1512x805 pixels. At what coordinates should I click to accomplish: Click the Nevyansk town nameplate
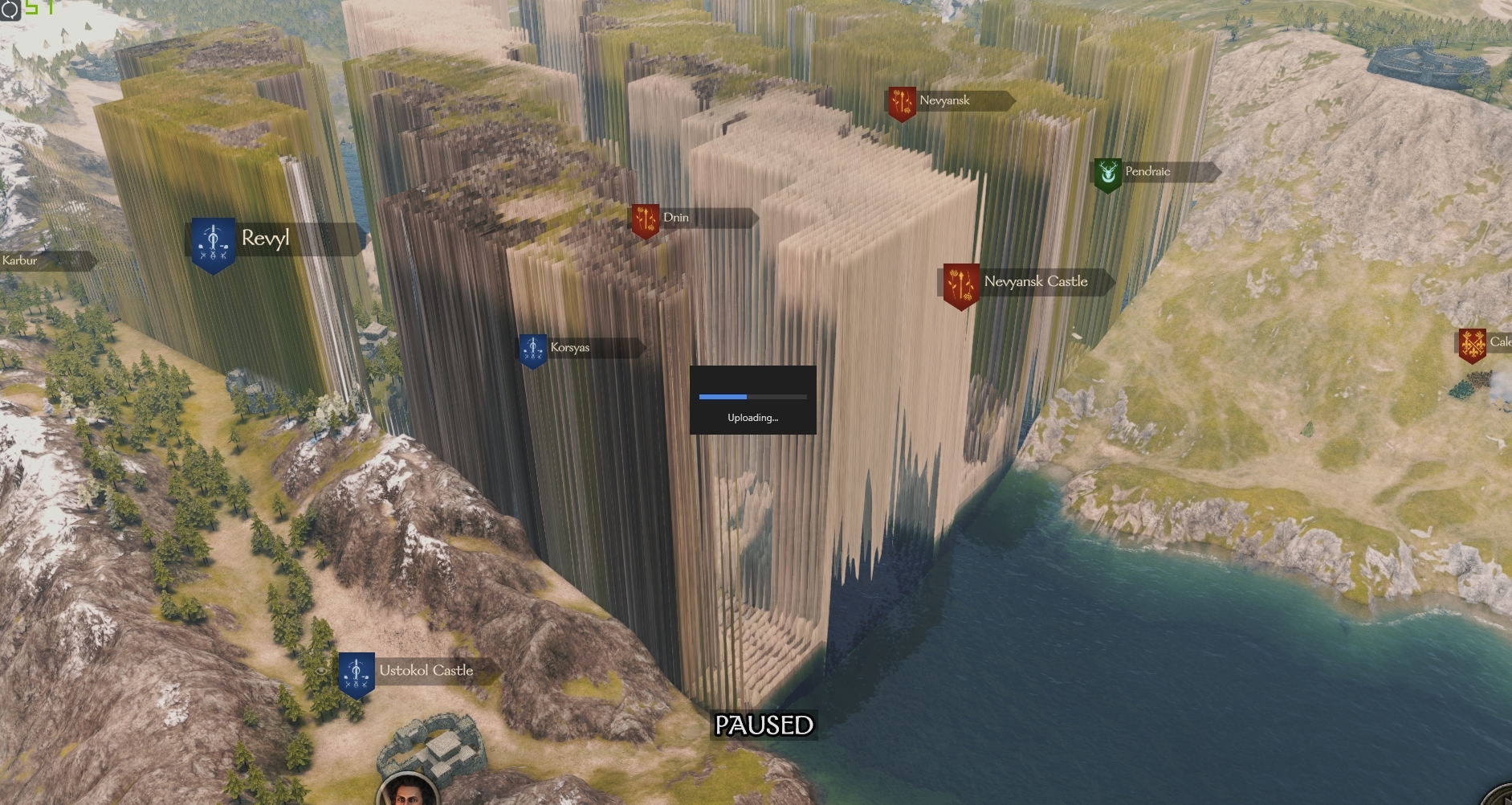(x=945, y=101)
